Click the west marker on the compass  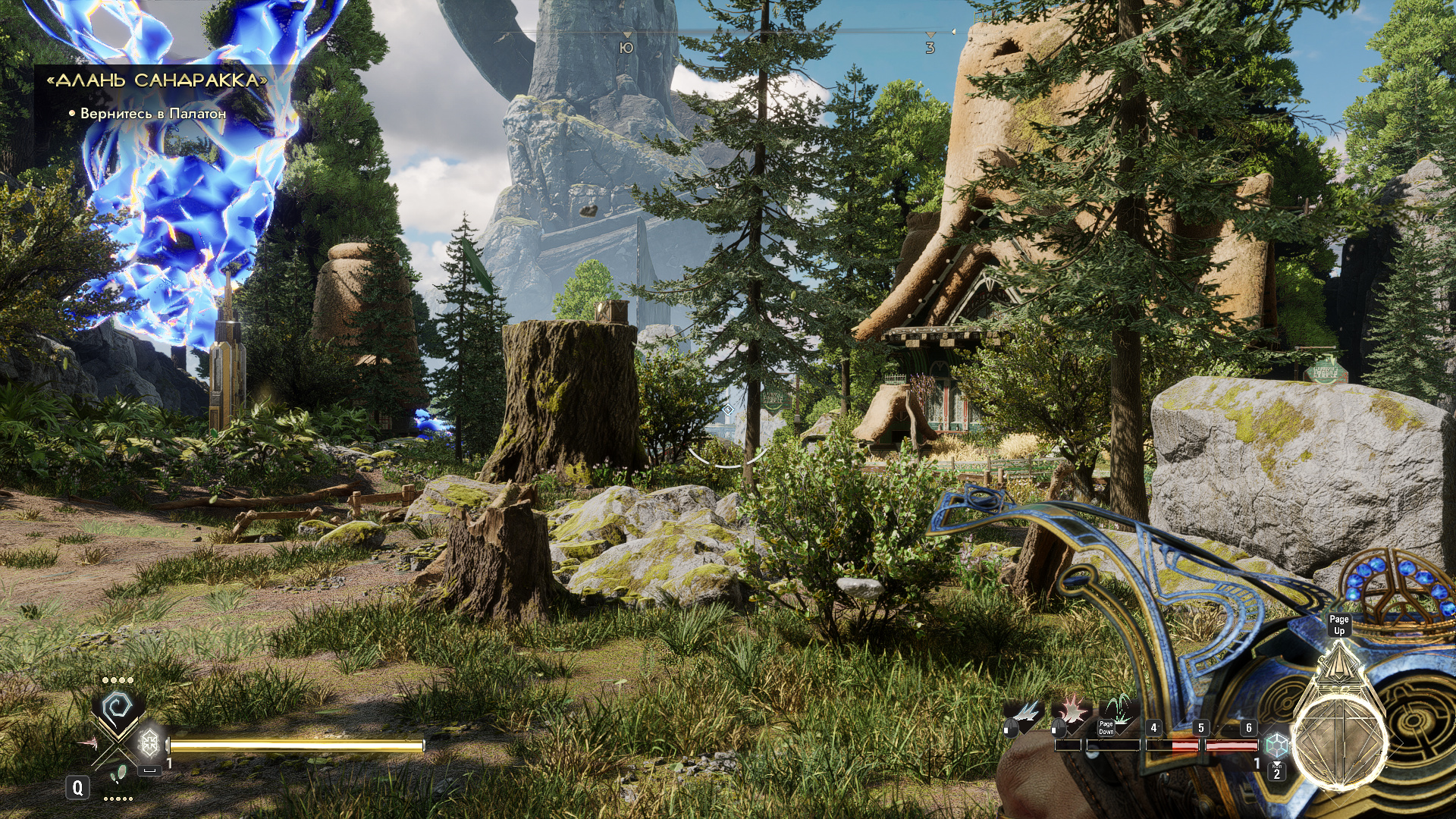(930, 47)
